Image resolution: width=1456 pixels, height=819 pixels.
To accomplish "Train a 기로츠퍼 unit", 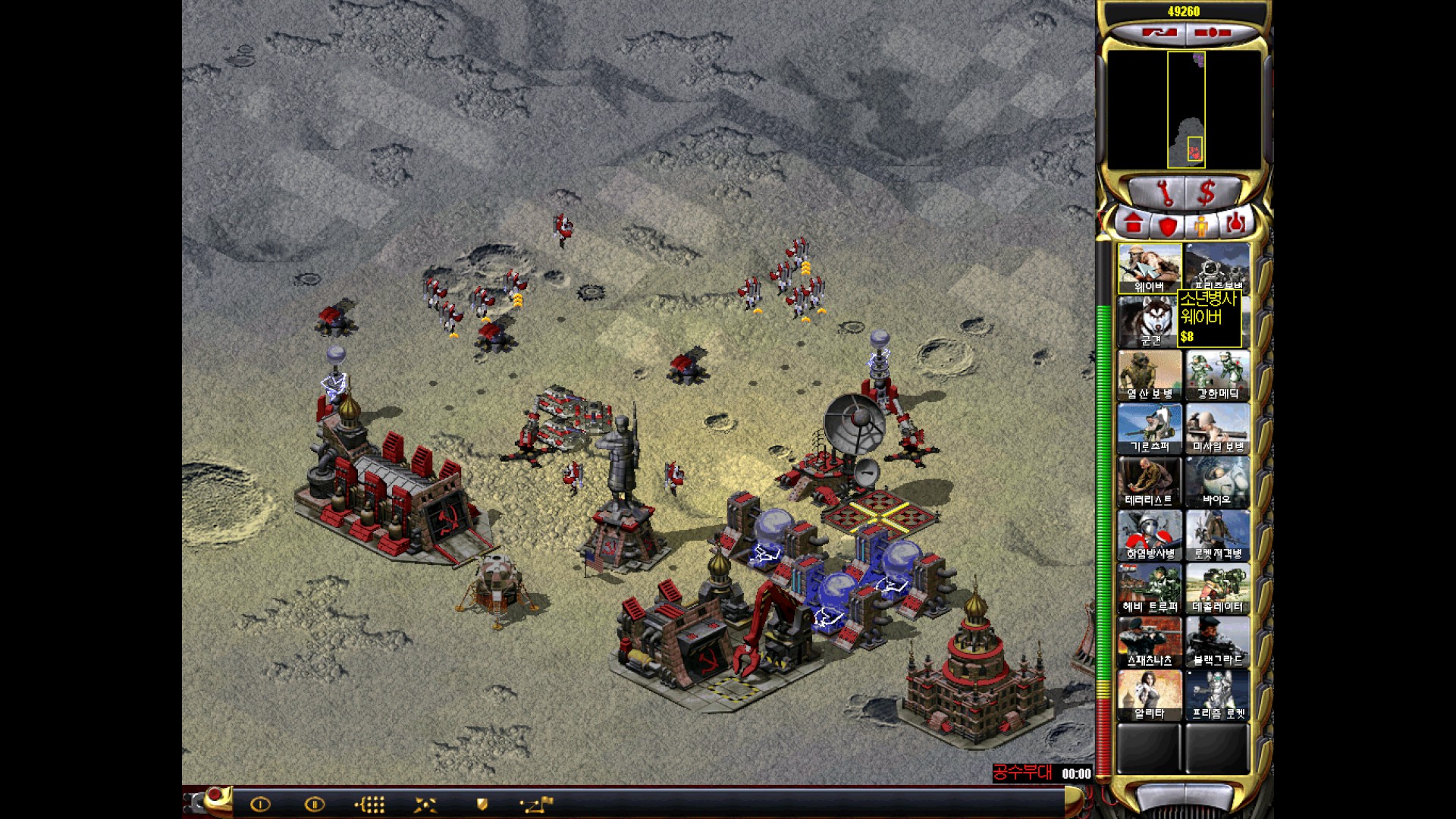I will click(x=1149, y=428).
